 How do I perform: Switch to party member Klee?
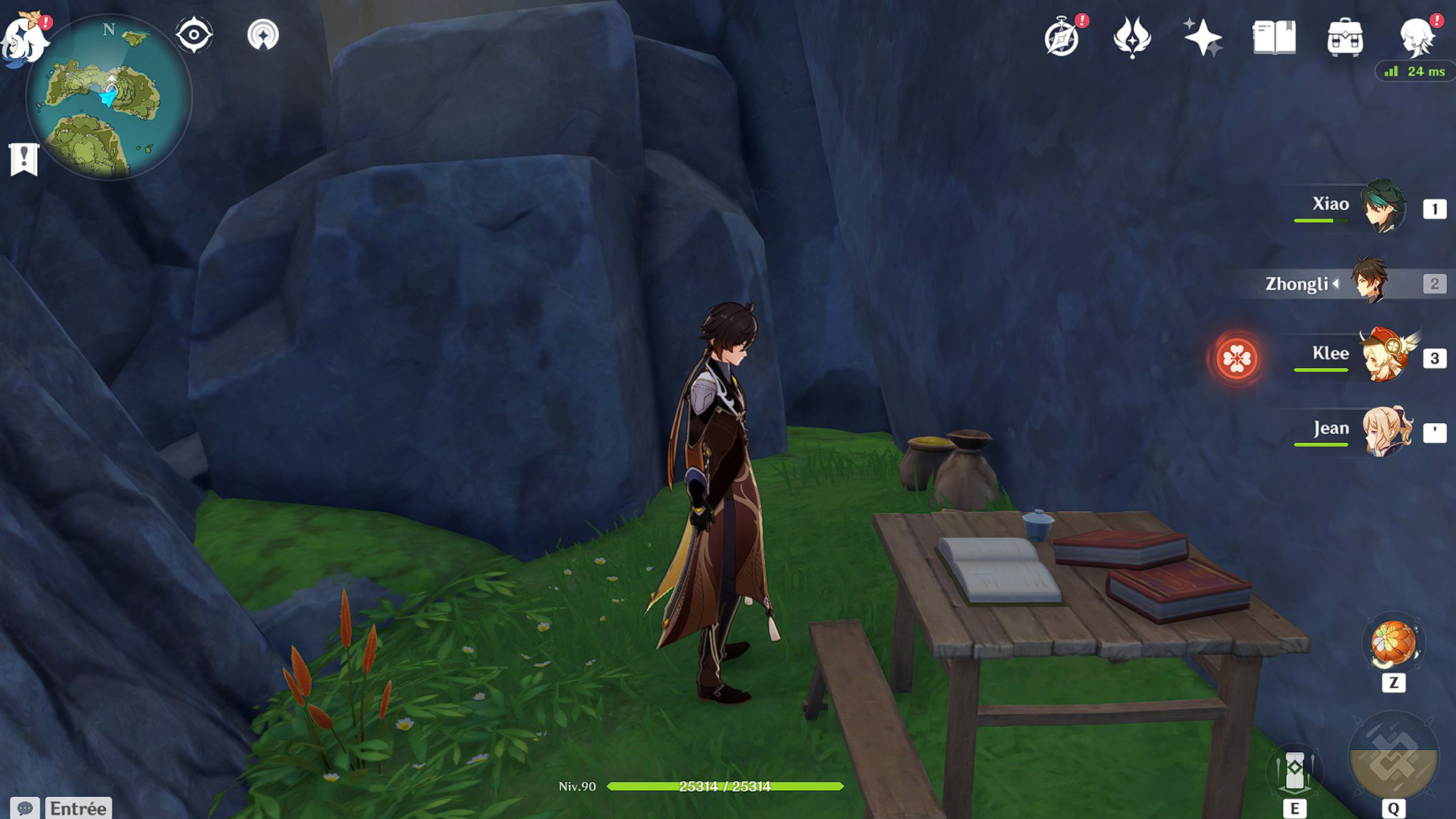1386,355
